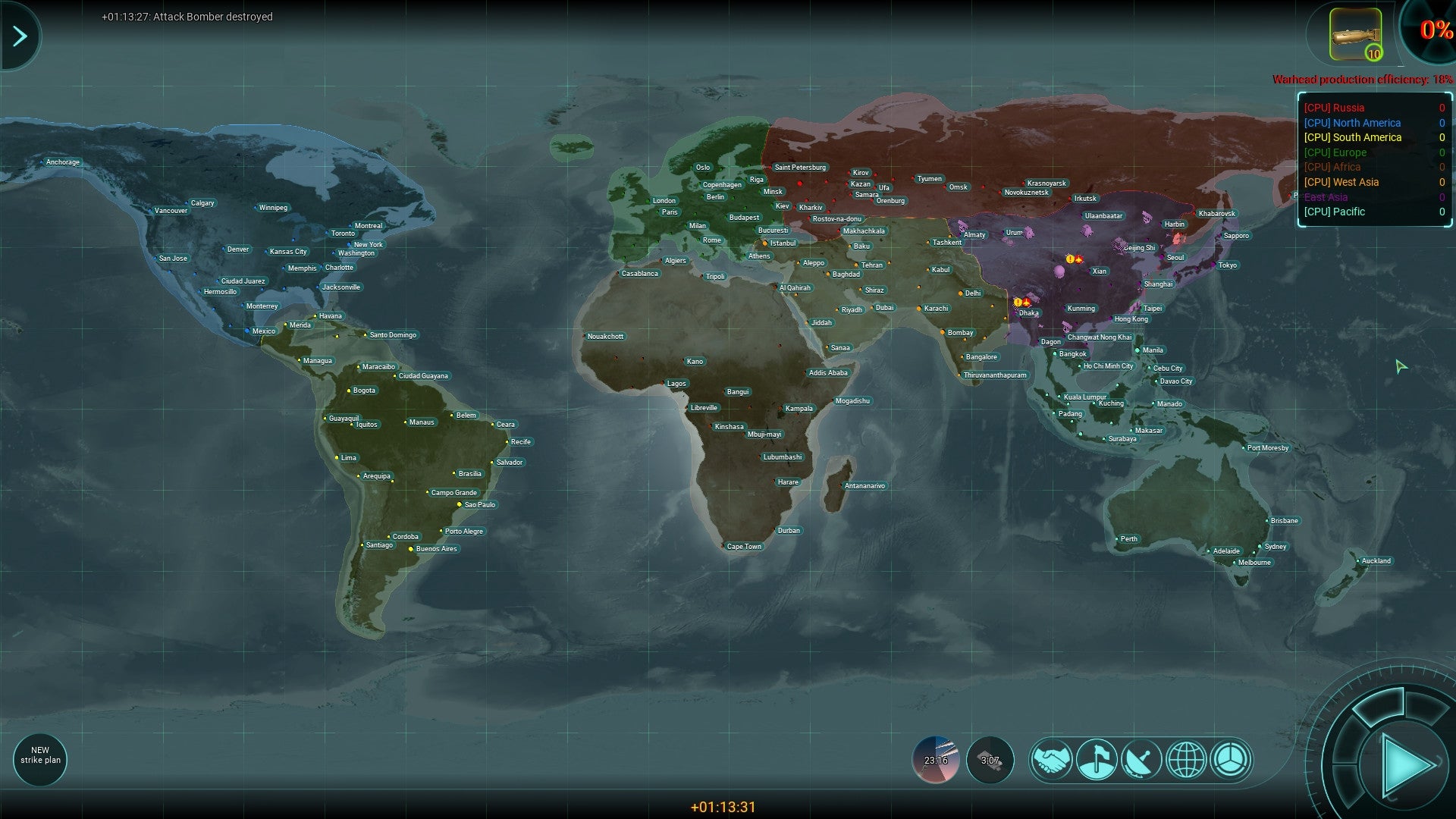Select the flag territory icon
1456x819 pixels.
point(1097,759)
